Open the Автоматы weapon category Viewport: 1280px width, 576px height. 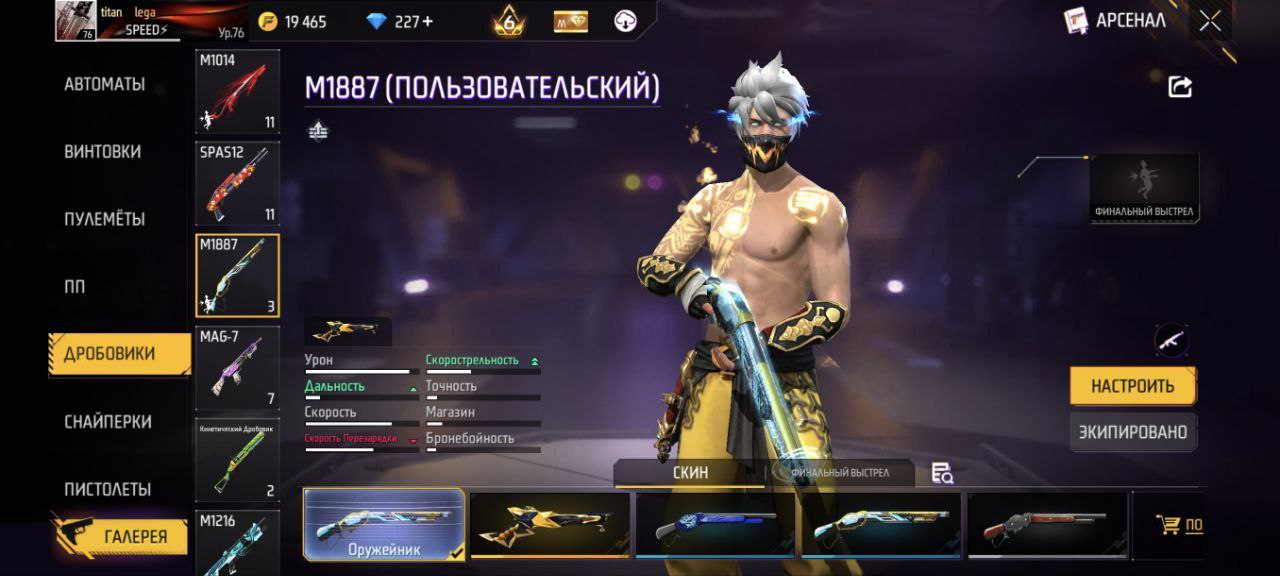[105, 85]
